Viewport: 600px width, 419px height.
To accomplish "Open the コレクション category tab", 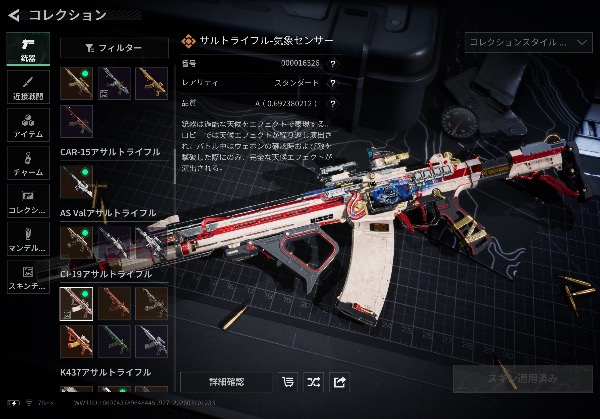I will tap(28, 199).
